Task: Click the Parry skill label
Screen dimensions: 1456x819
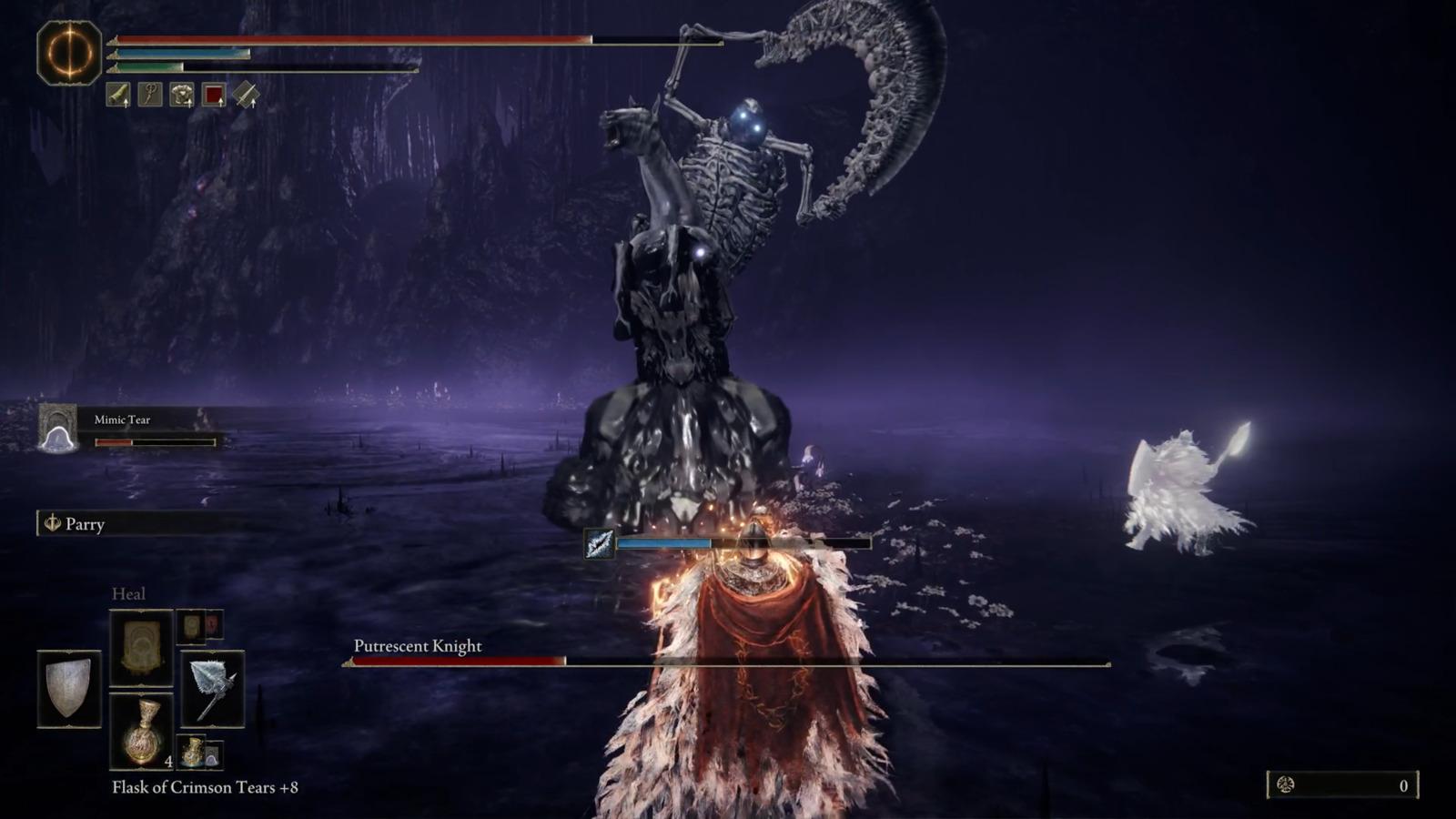Action: 84,524
